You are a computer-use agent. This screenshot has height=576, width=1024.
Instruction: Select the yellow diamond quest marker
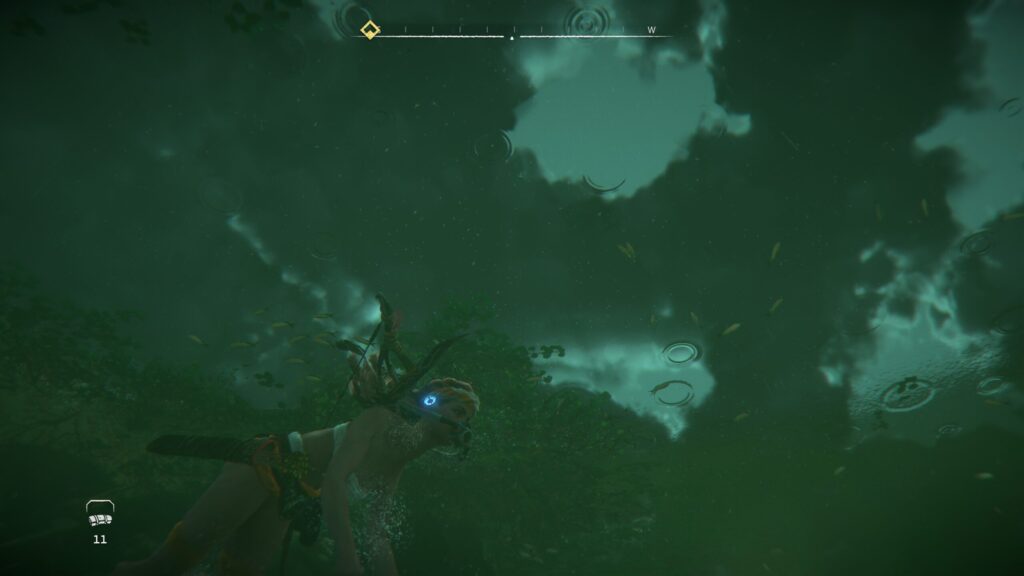point(369,30)
